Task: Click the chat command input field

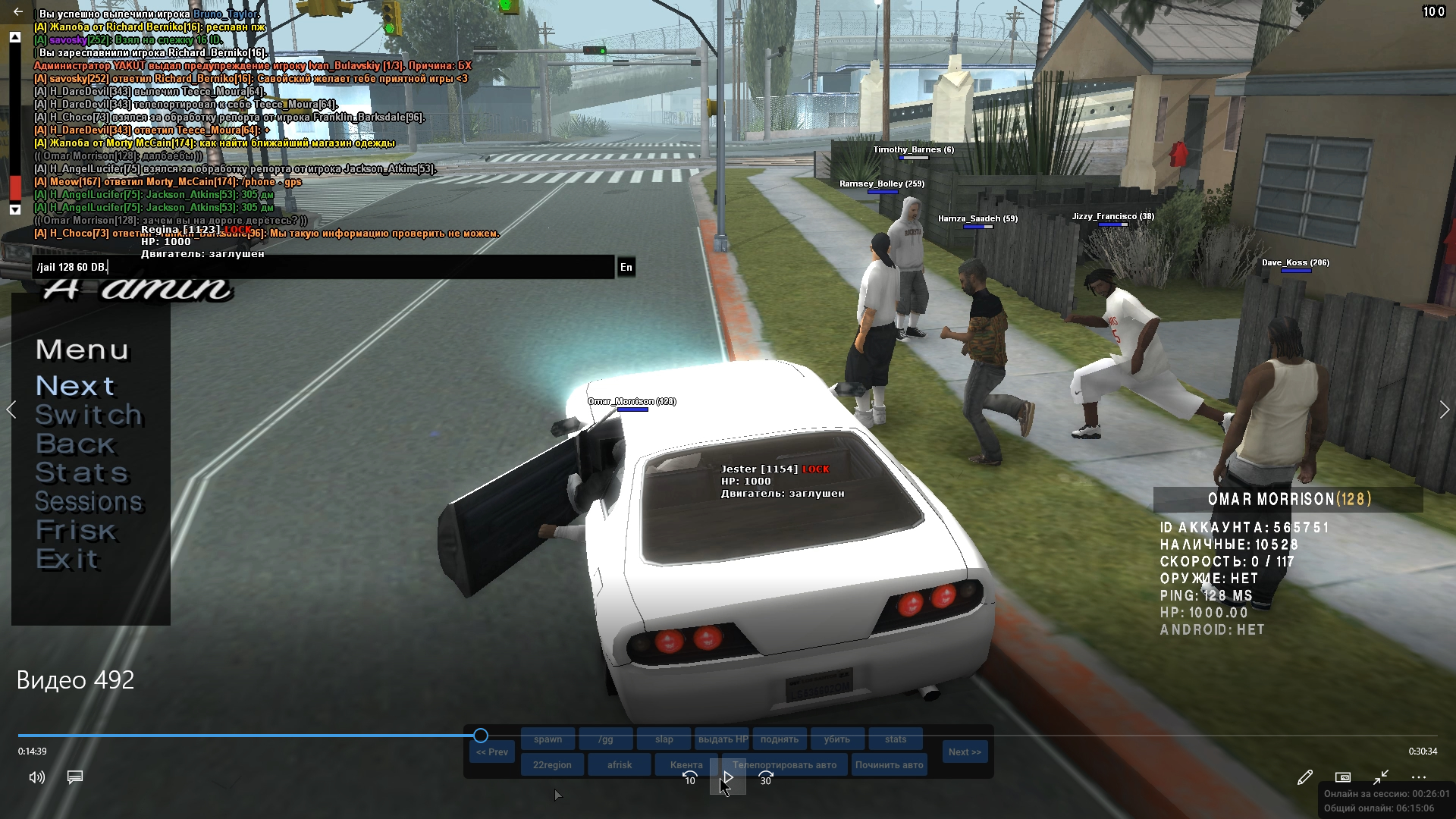Action: coord(323,267)
